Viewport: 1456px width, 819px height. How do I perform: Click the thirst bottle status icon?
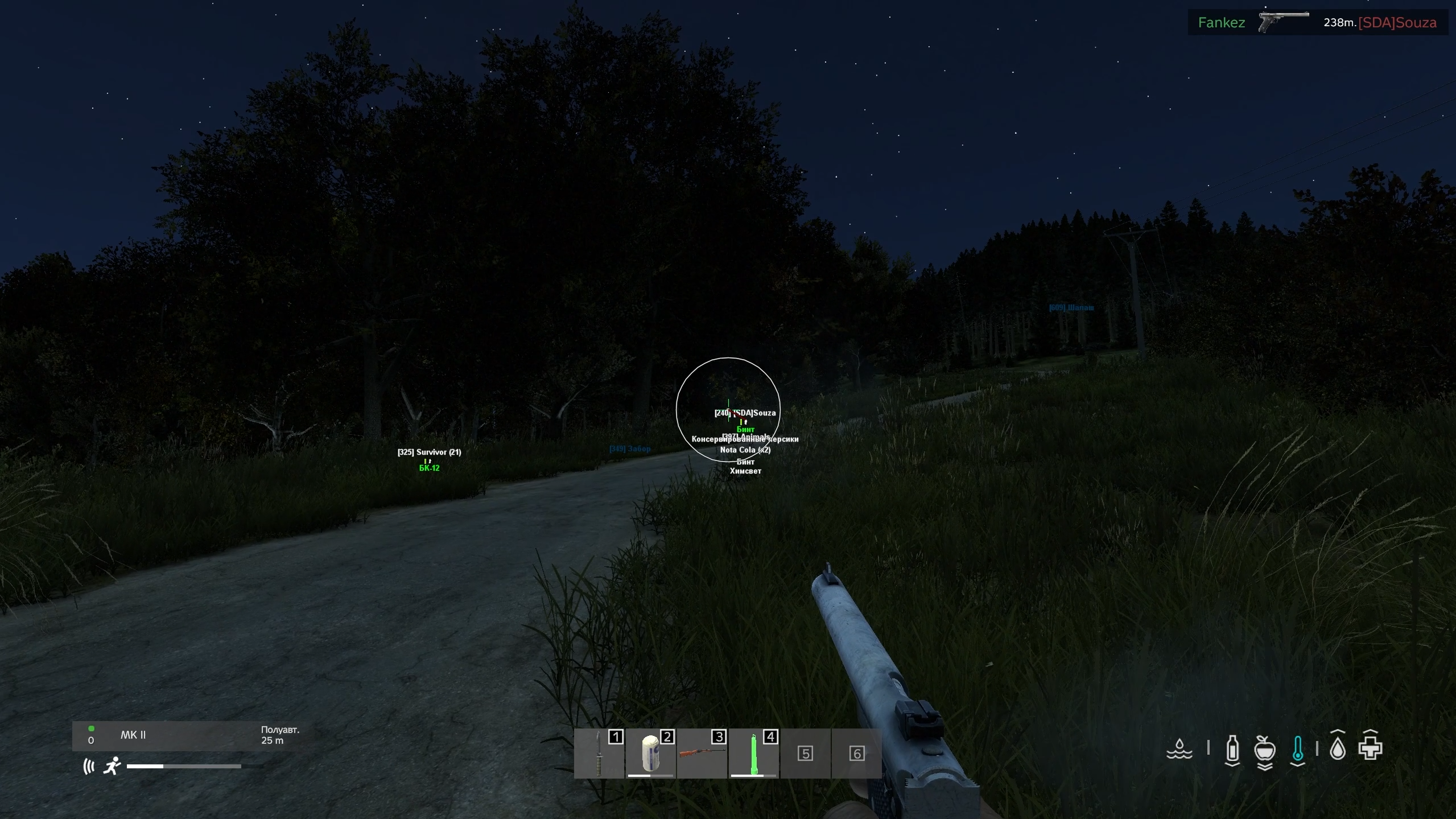coord(1232,749)
